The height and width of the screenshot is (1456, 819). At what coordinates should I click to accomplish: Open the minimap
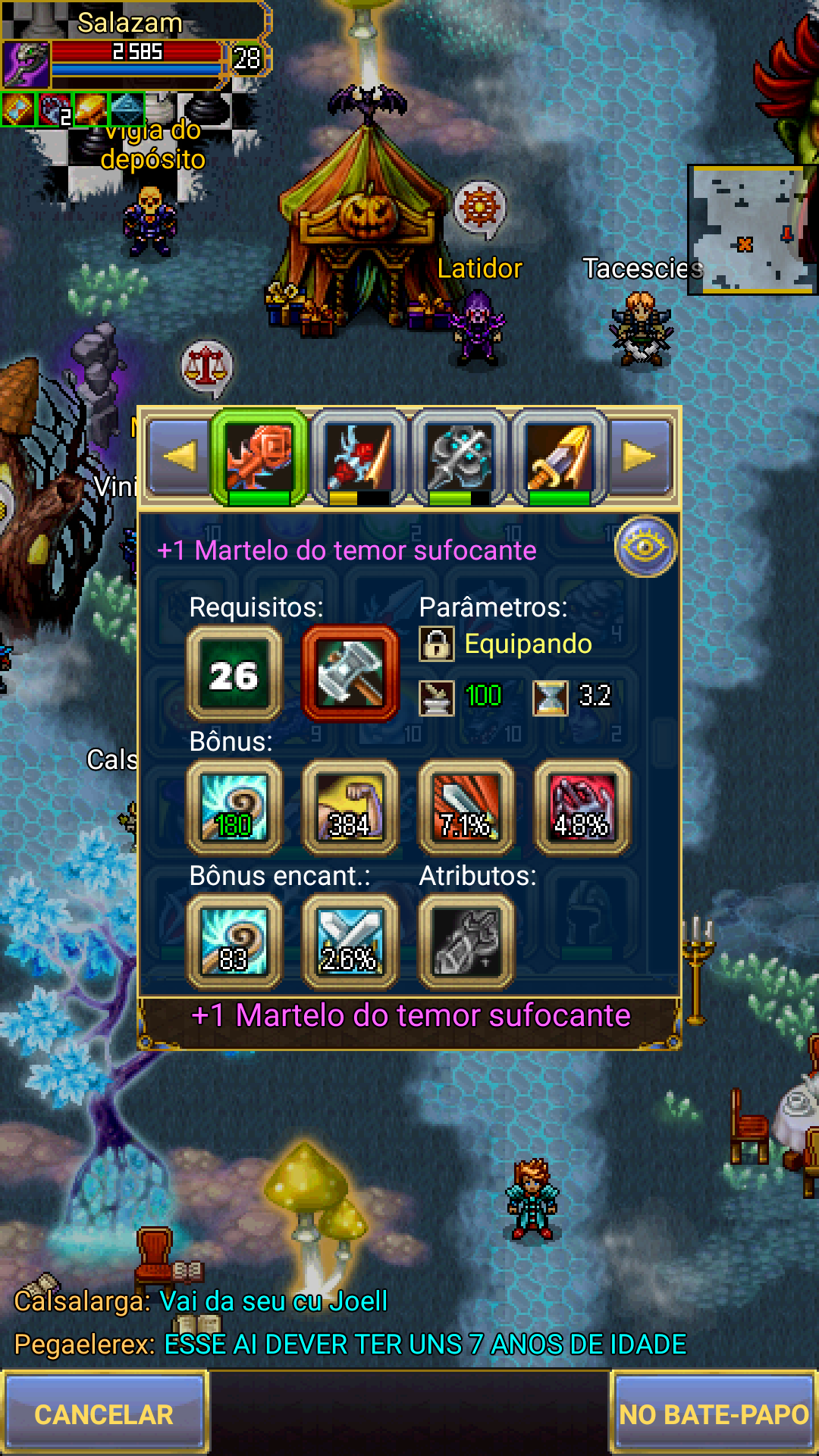point(752,230)
